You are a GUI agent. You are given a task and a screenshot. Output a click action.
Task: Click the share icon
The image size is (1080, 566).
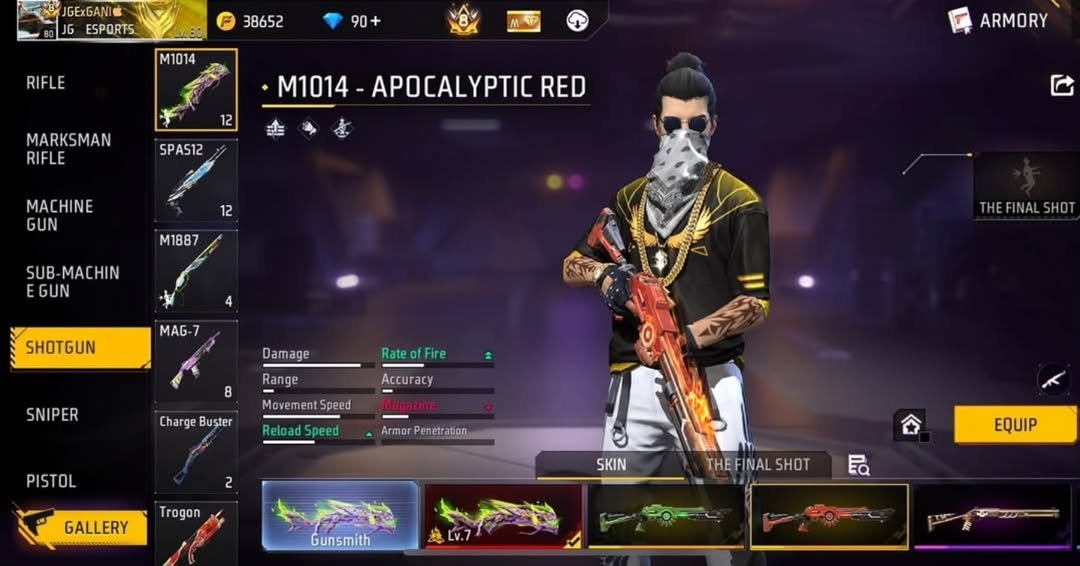[1062, 86]
